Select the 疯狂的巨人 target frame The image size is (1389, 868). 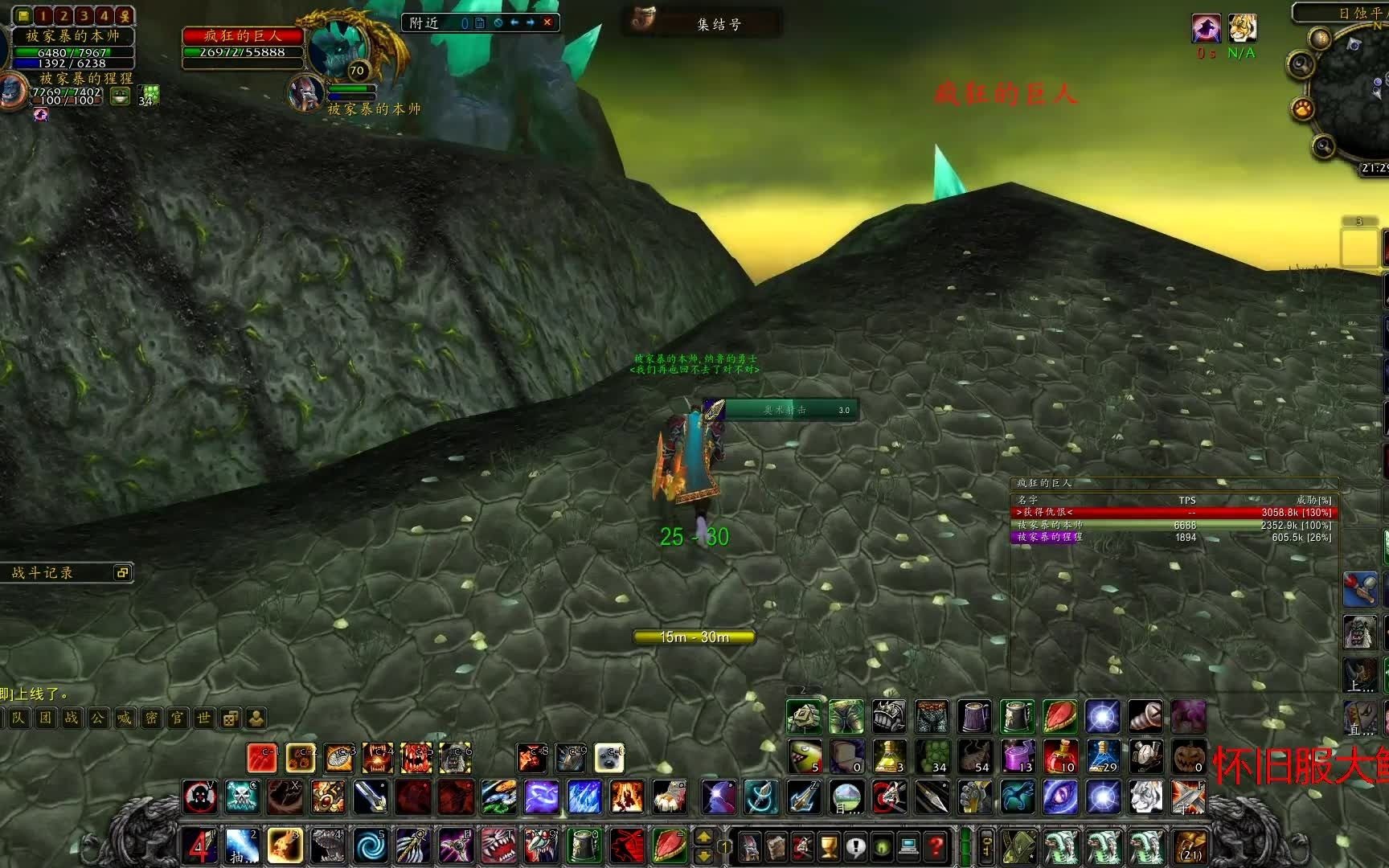coord(243,36)
